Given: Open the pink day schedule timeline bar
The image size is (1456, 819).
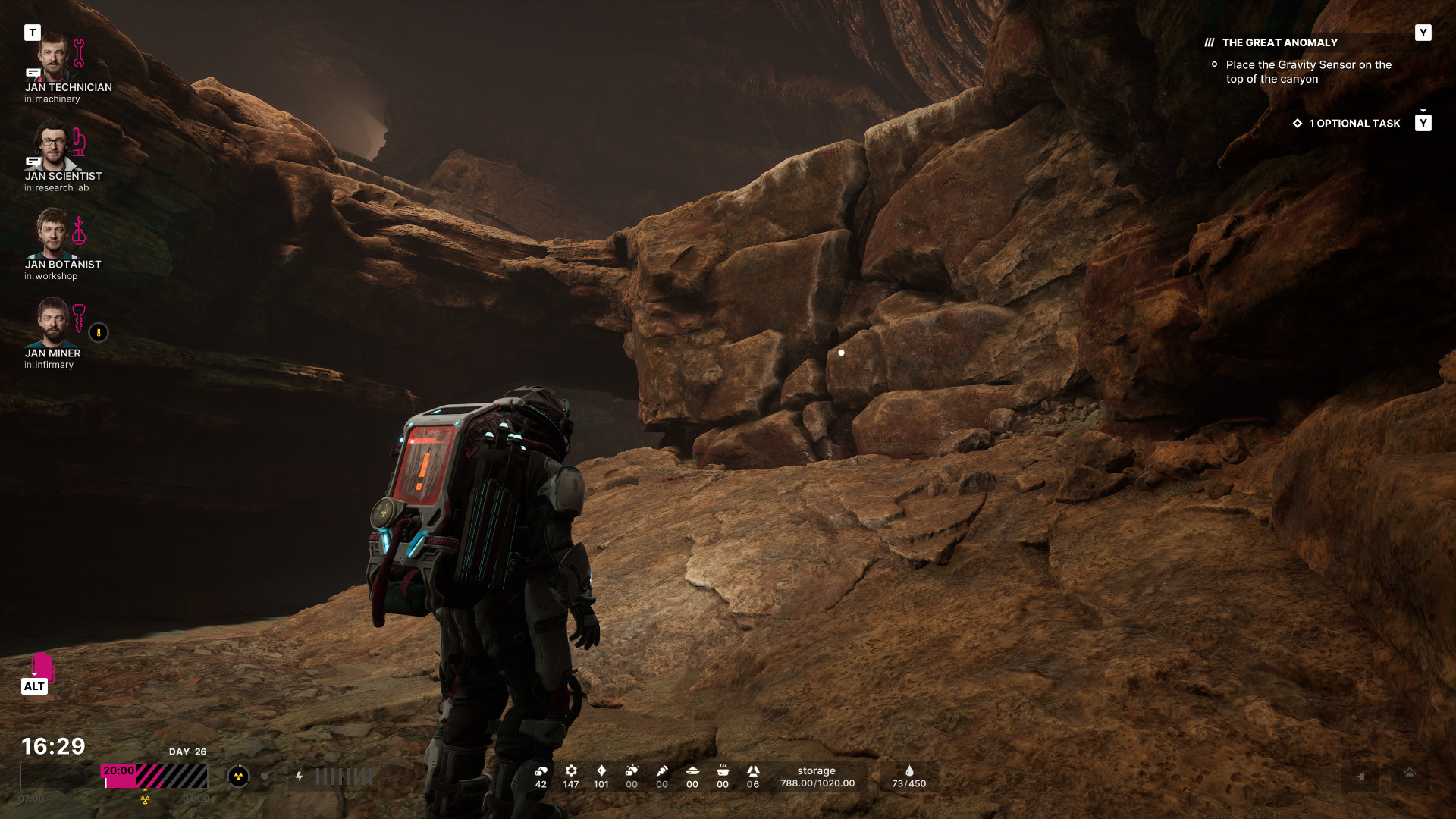Looking at the screenshot, I should tap(154, 776).
